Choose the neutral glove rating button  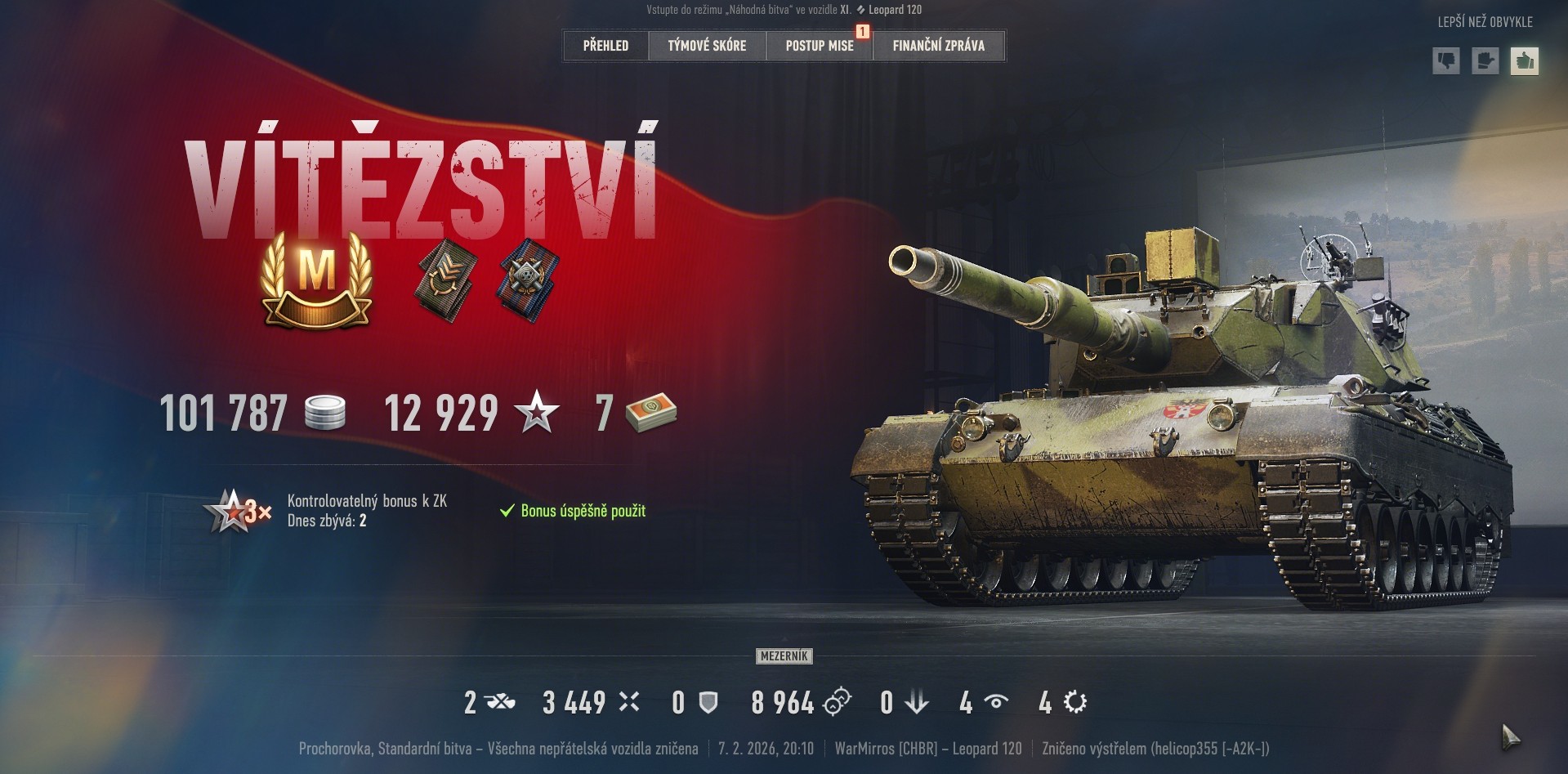pos(1485,61)
